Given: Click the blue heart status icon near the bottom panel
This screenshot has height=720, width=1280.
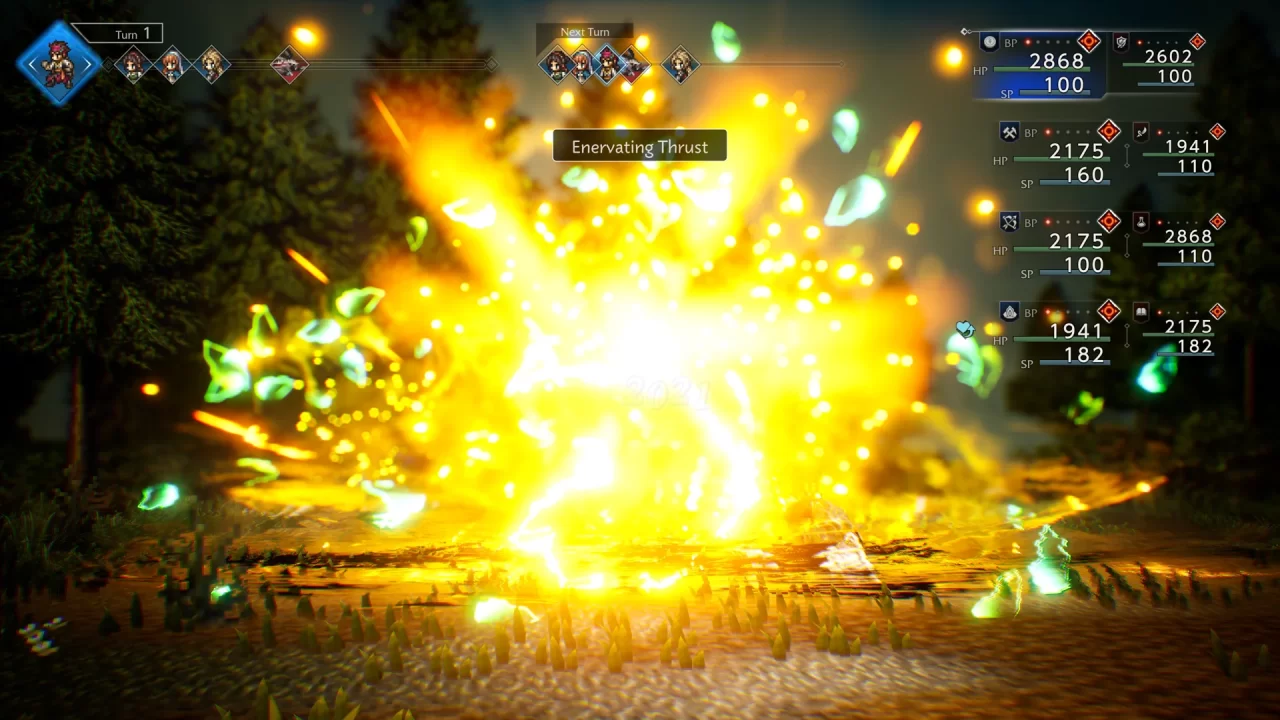Looking at the screenshot, I should [965, 330].
